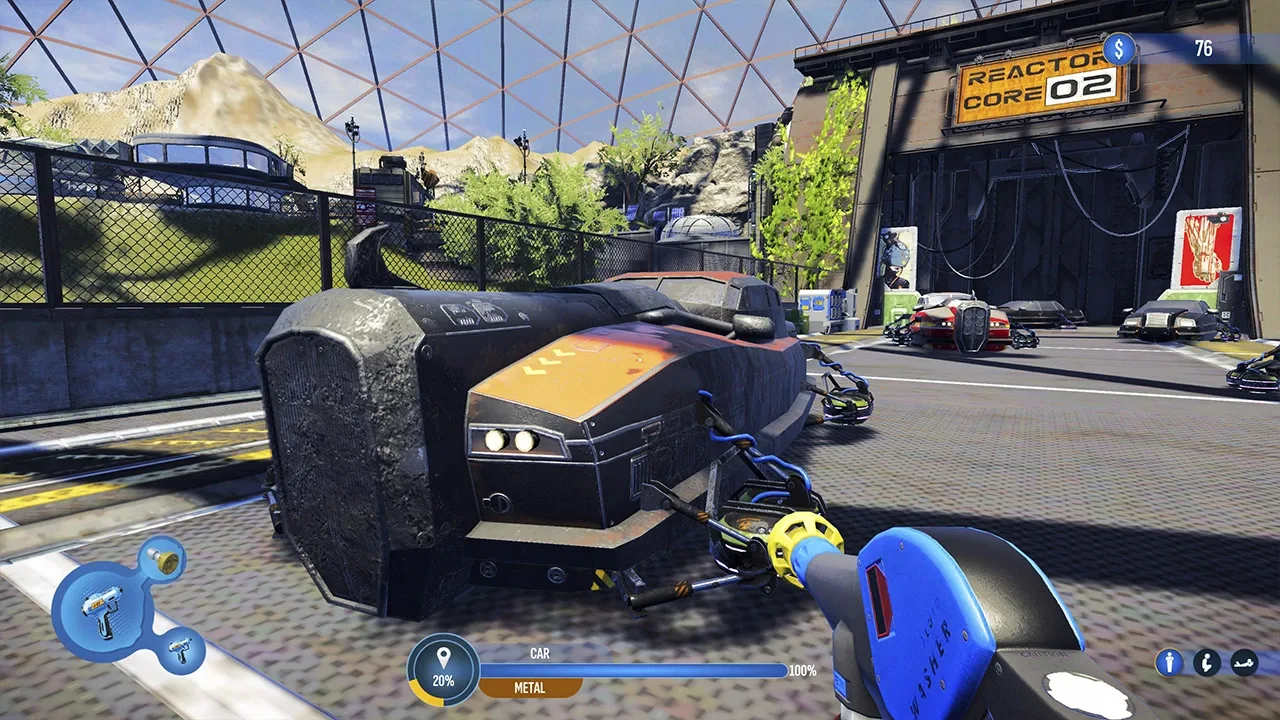
Task: Pick the small washer gun bubble
Action: 182,650
